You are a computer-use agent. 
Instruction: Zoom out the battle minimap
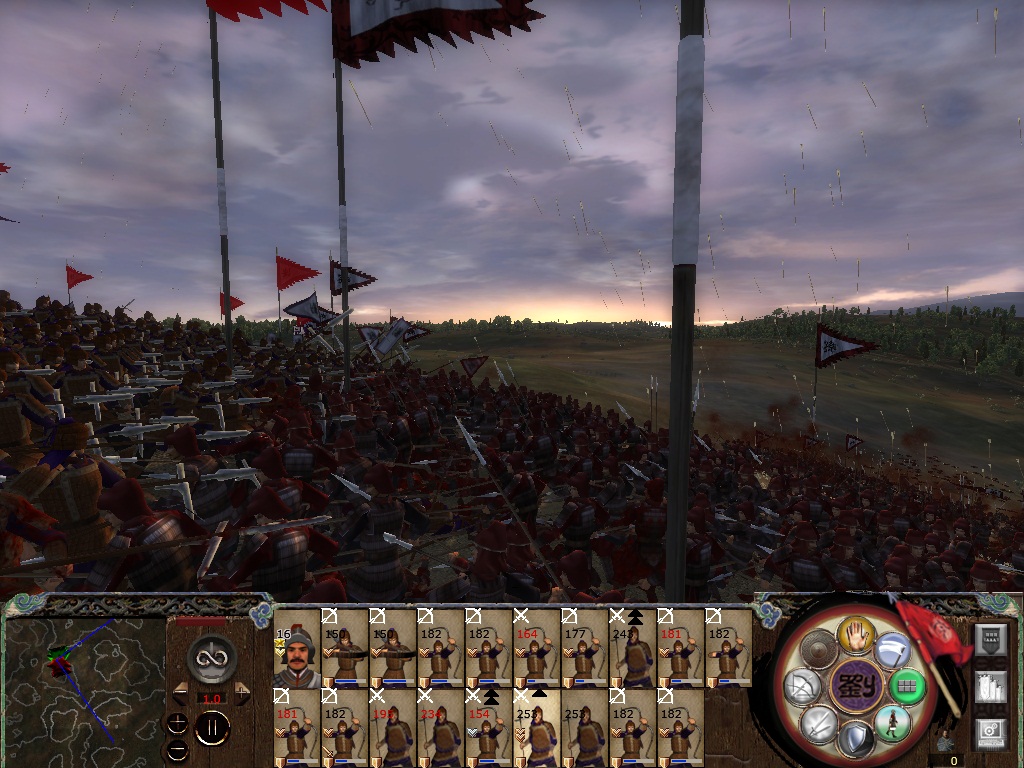(178, 749)
